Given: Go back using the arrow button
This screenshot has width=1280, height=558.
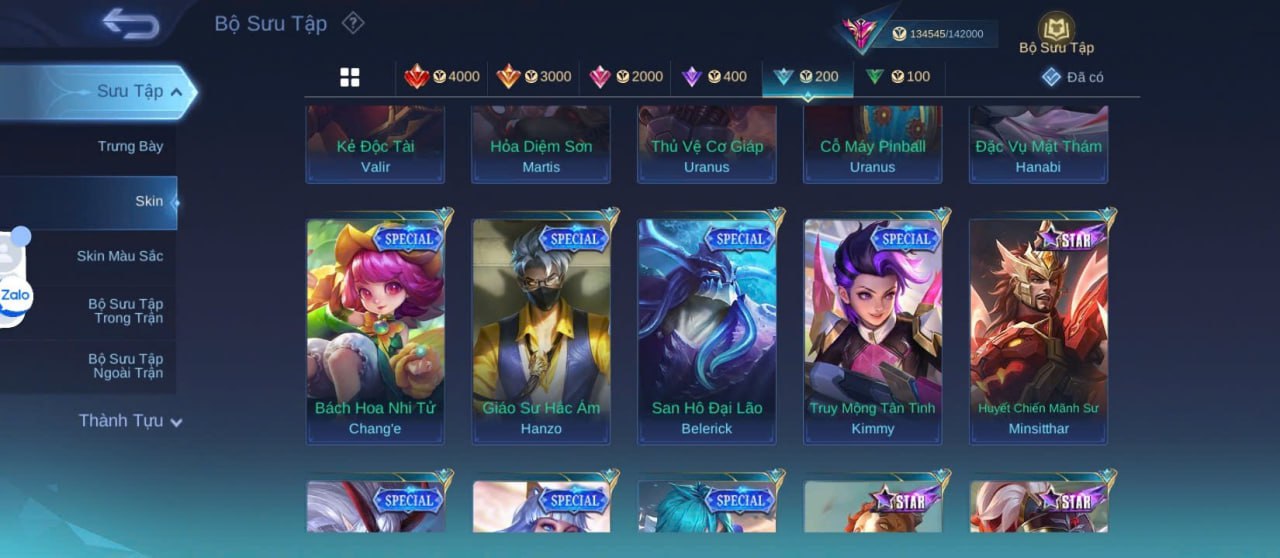Looking at the screenshot, I should (x=131, y=24).
